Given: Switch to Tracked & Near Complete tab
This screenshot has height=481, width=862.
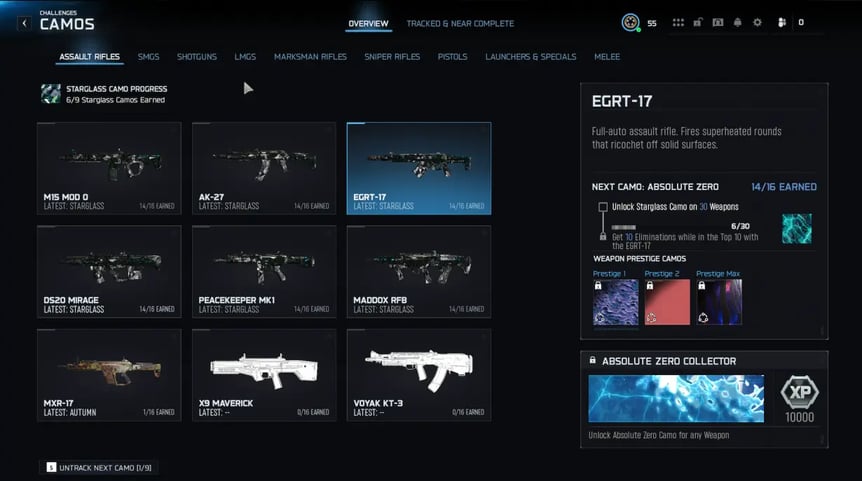Looking at the screenshot, I should (x=459, y=23).
